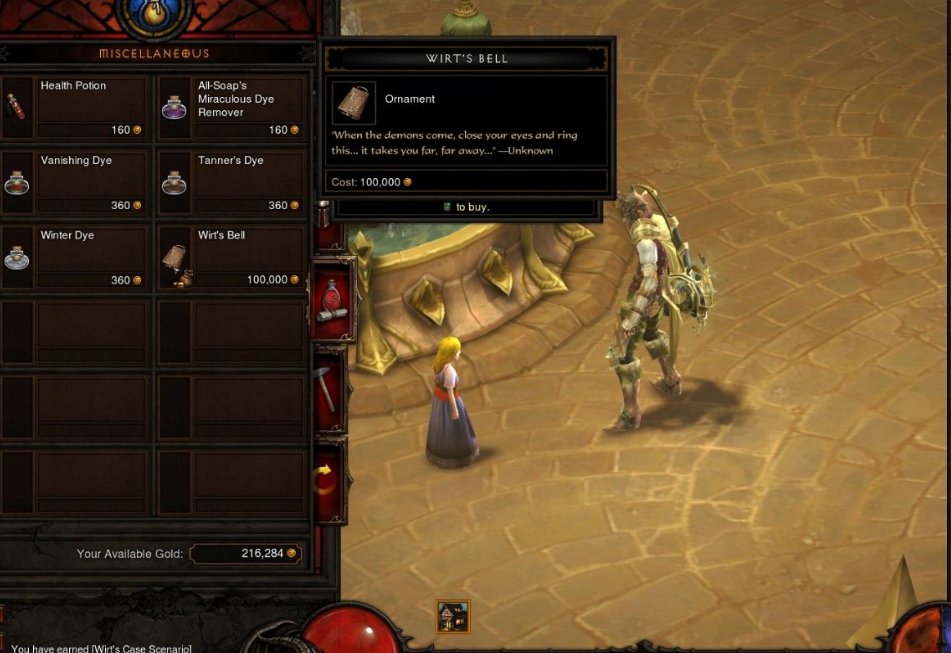951x653 pixels.
Task: Pick the Winter Dye shop item
Action: 76,257
